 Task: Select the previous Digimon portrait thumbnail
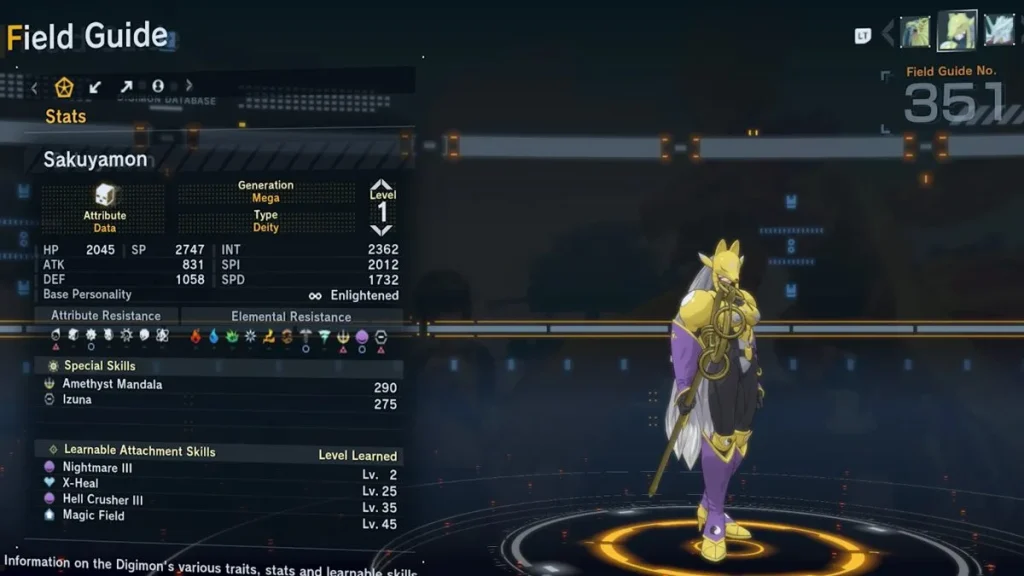pyautogui.click(x=915, y=32)
